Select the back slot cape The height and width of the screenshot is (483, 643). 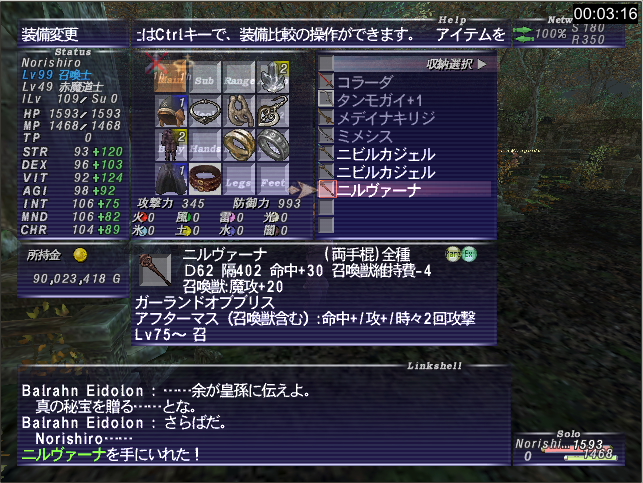click(x=171, y=179)
